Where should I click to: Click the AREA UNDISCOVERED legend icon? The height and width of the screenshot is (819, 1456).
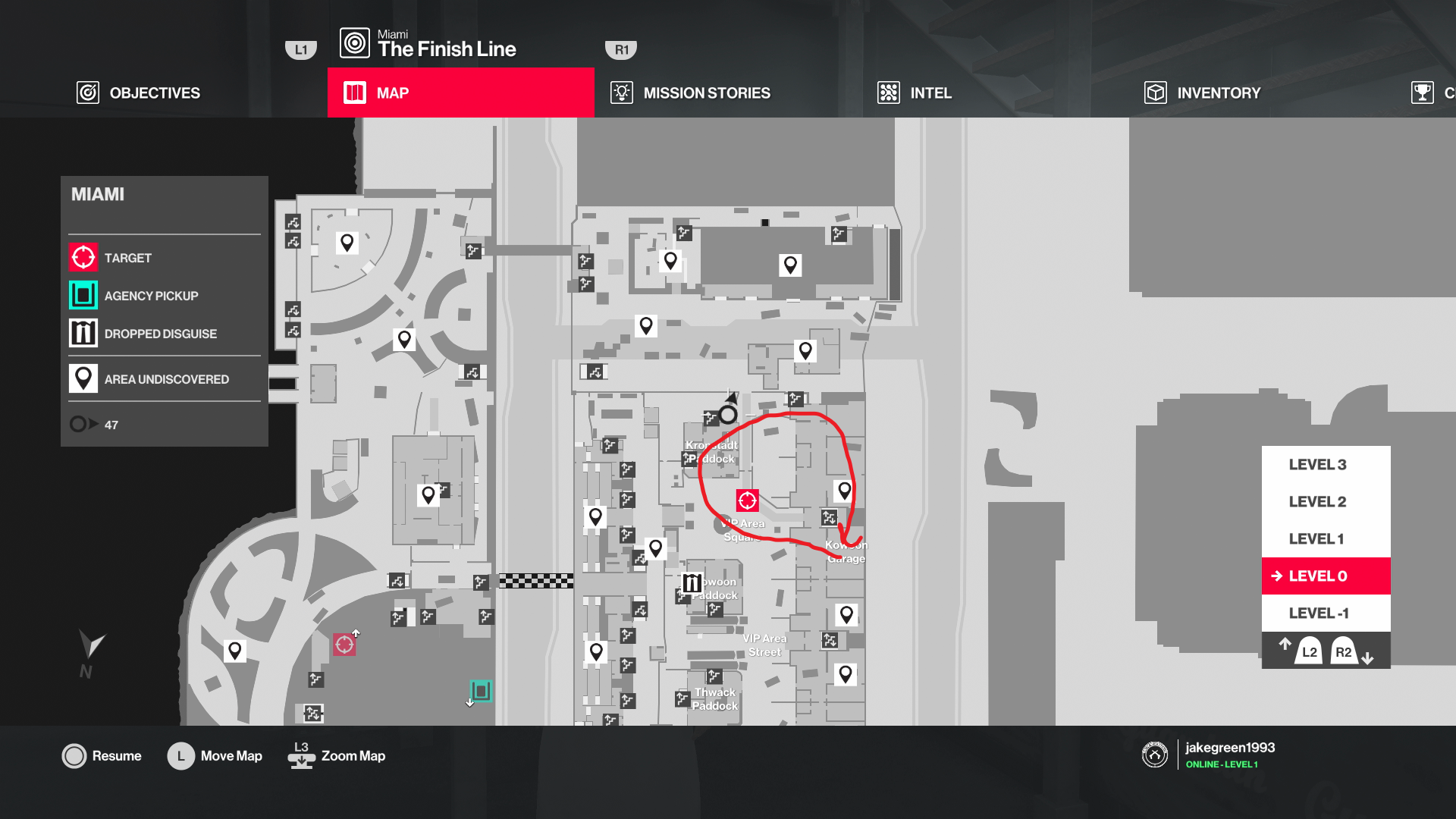[x=83, y=378]
